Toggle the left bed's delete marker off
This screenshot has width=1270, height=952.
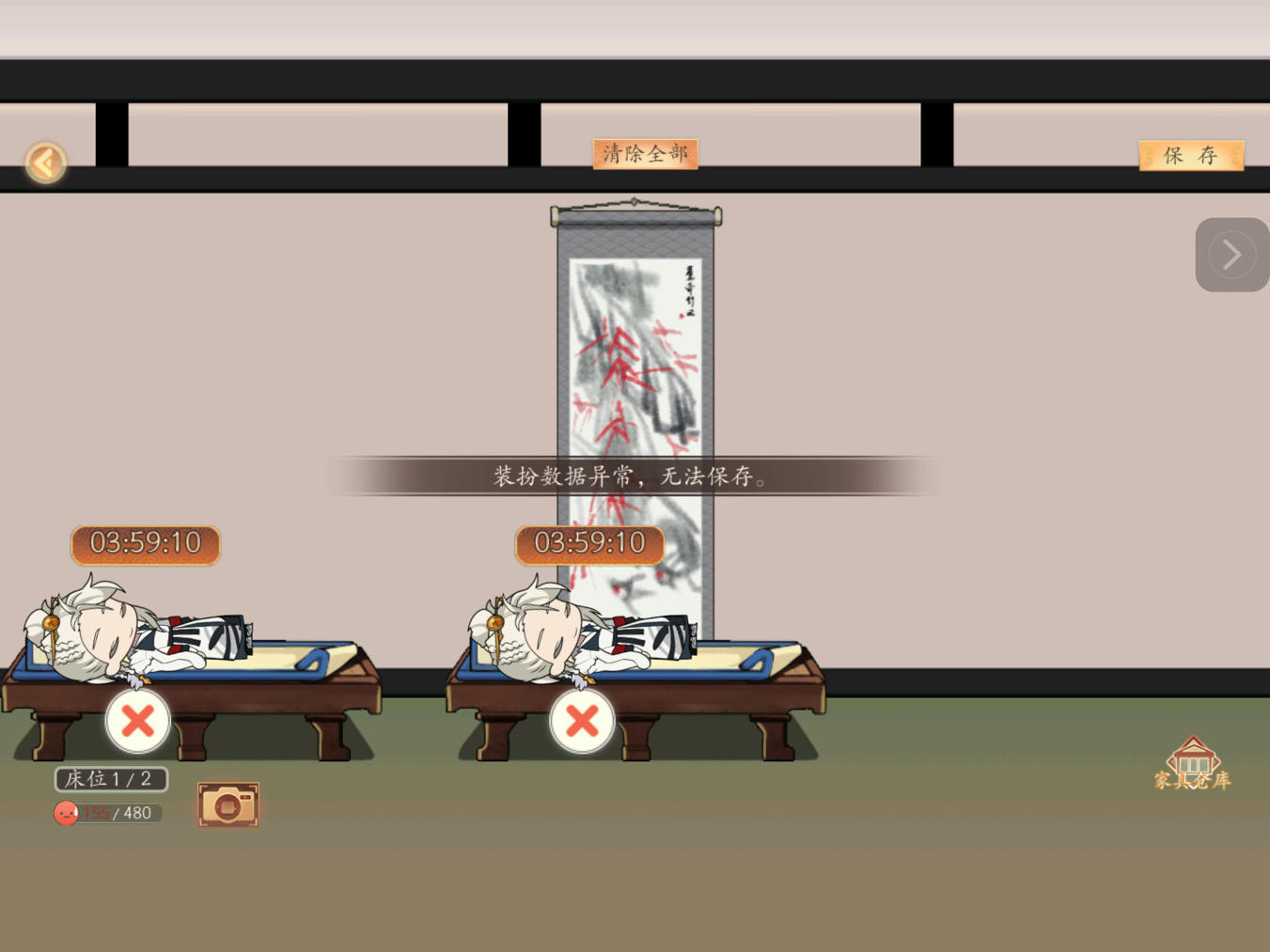pyautogui.click(x=137, y=722)
